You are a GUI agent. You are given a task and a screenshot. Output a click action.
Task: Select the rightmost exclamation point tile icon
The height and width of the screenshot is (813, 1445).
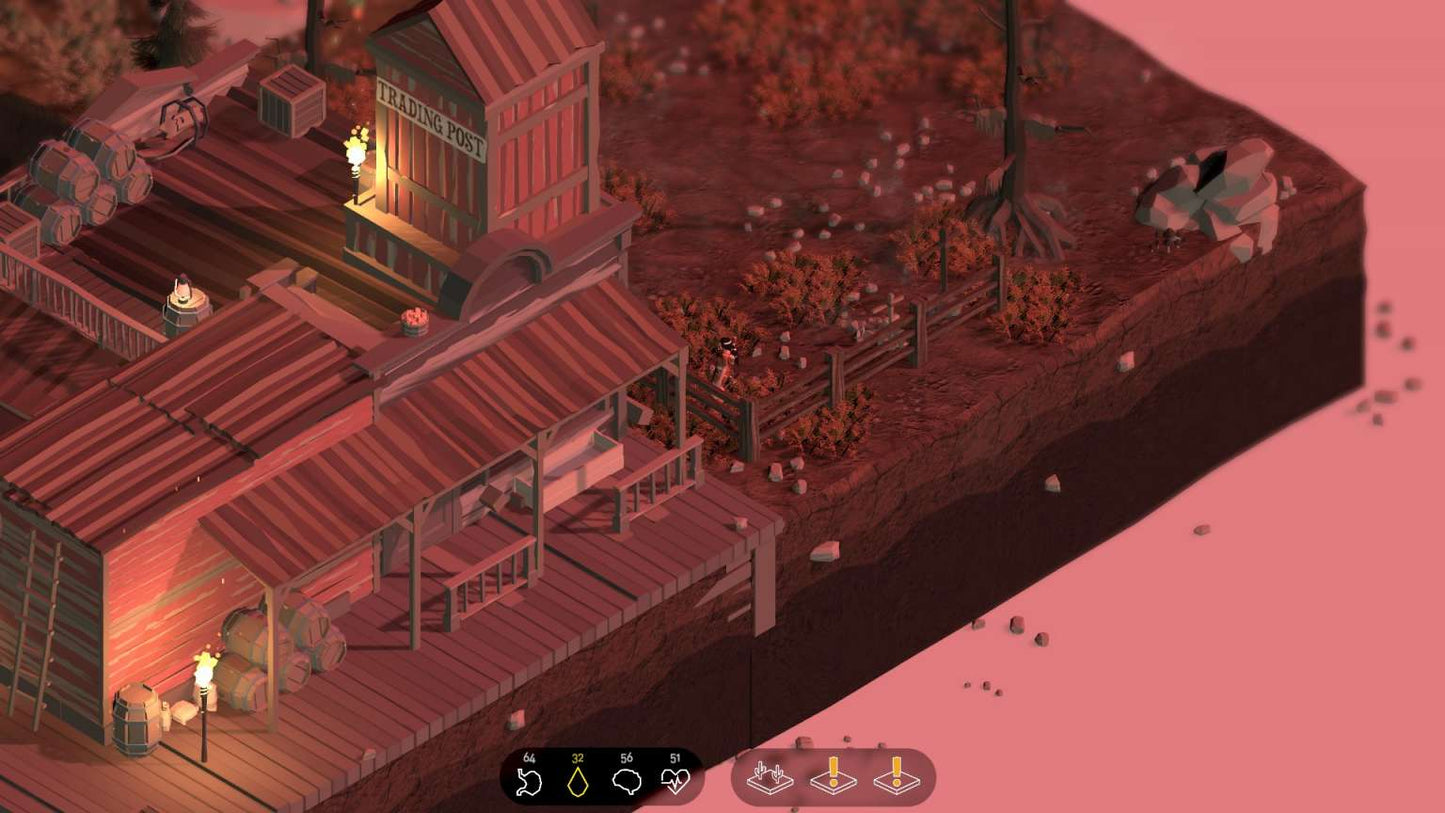(896, 779)
